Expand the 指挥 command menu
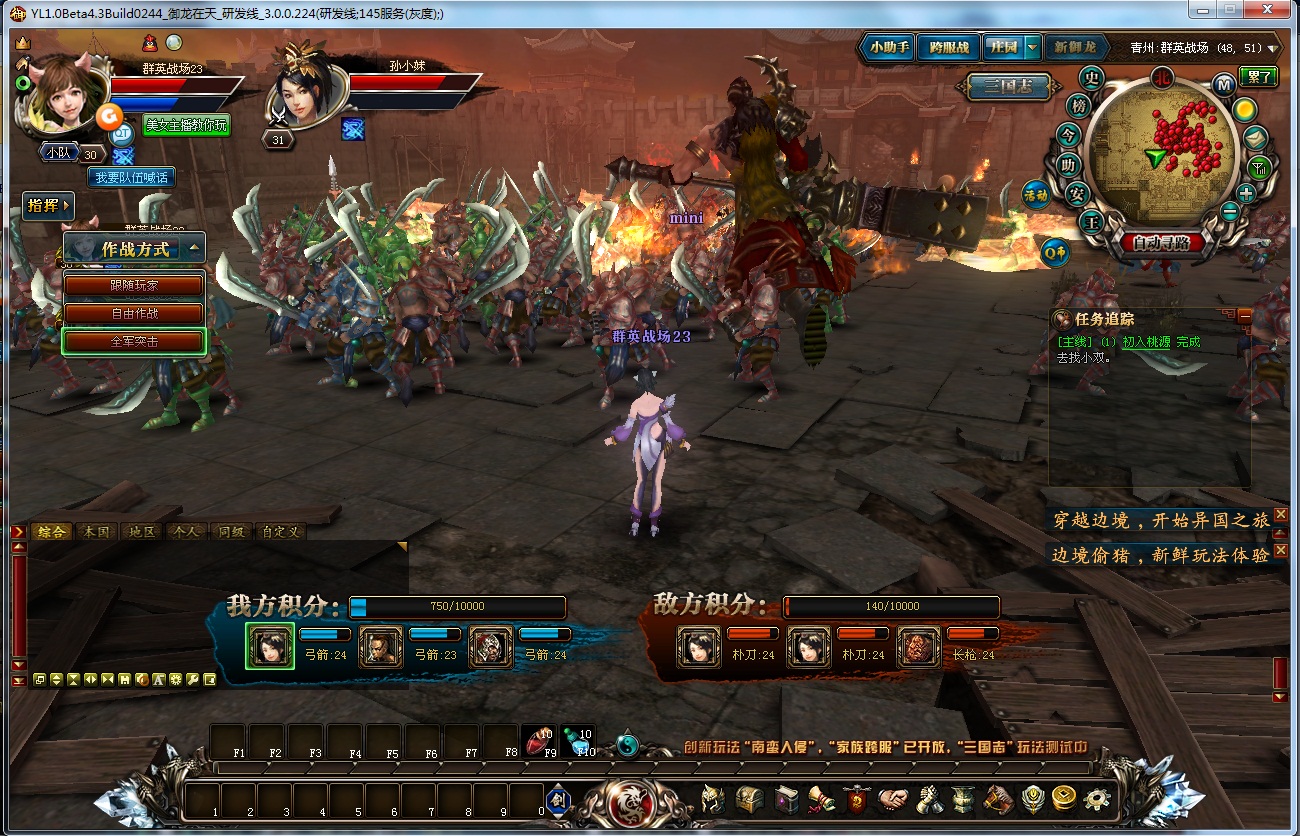Viewport: 1300px width, 836px height. [48, 206]
